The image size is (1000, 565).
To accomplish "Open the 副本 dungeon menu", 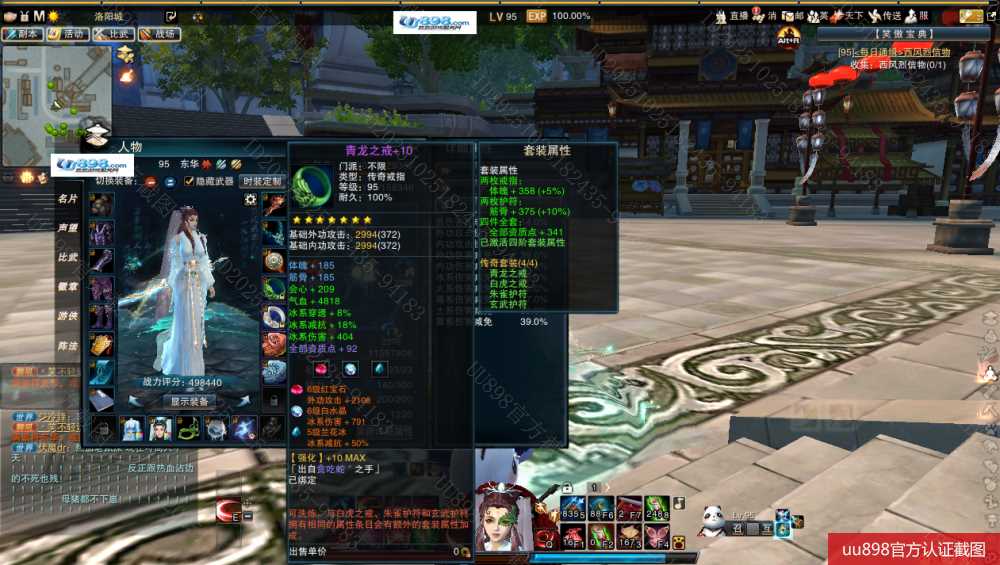I will [24, 33].
